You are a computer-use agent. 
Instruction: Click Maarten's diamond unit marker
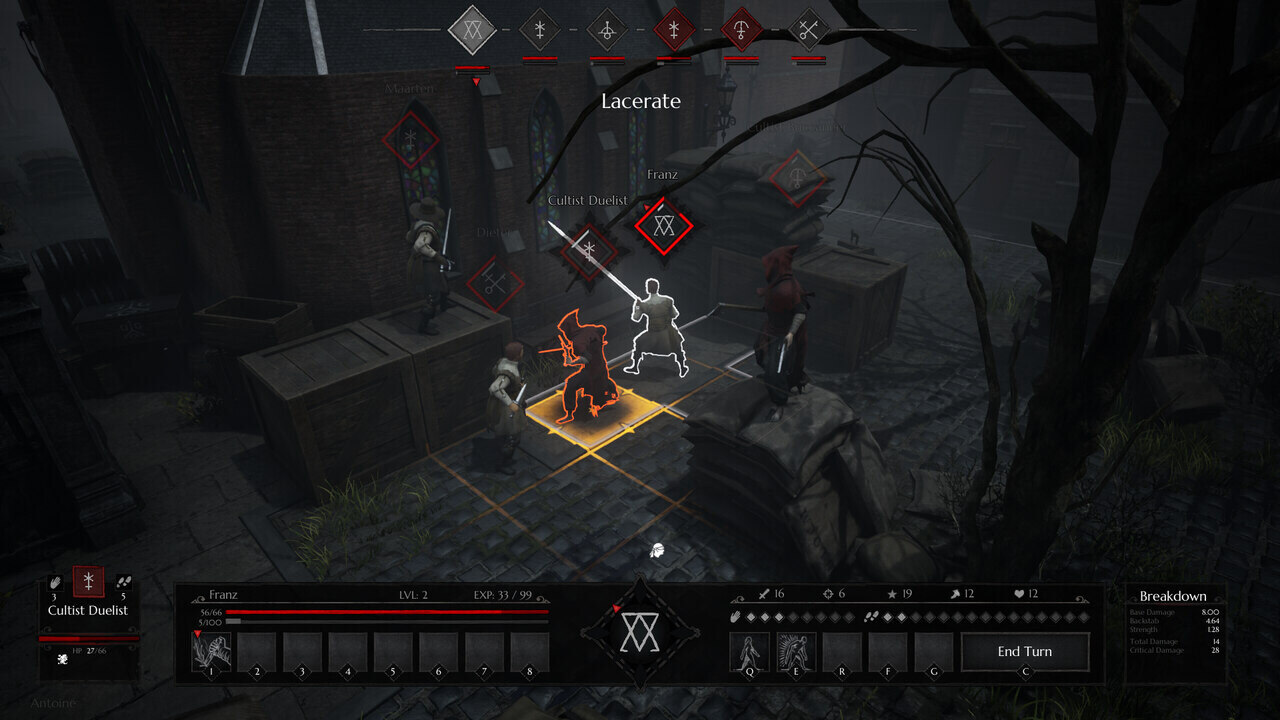coord(411,141)
